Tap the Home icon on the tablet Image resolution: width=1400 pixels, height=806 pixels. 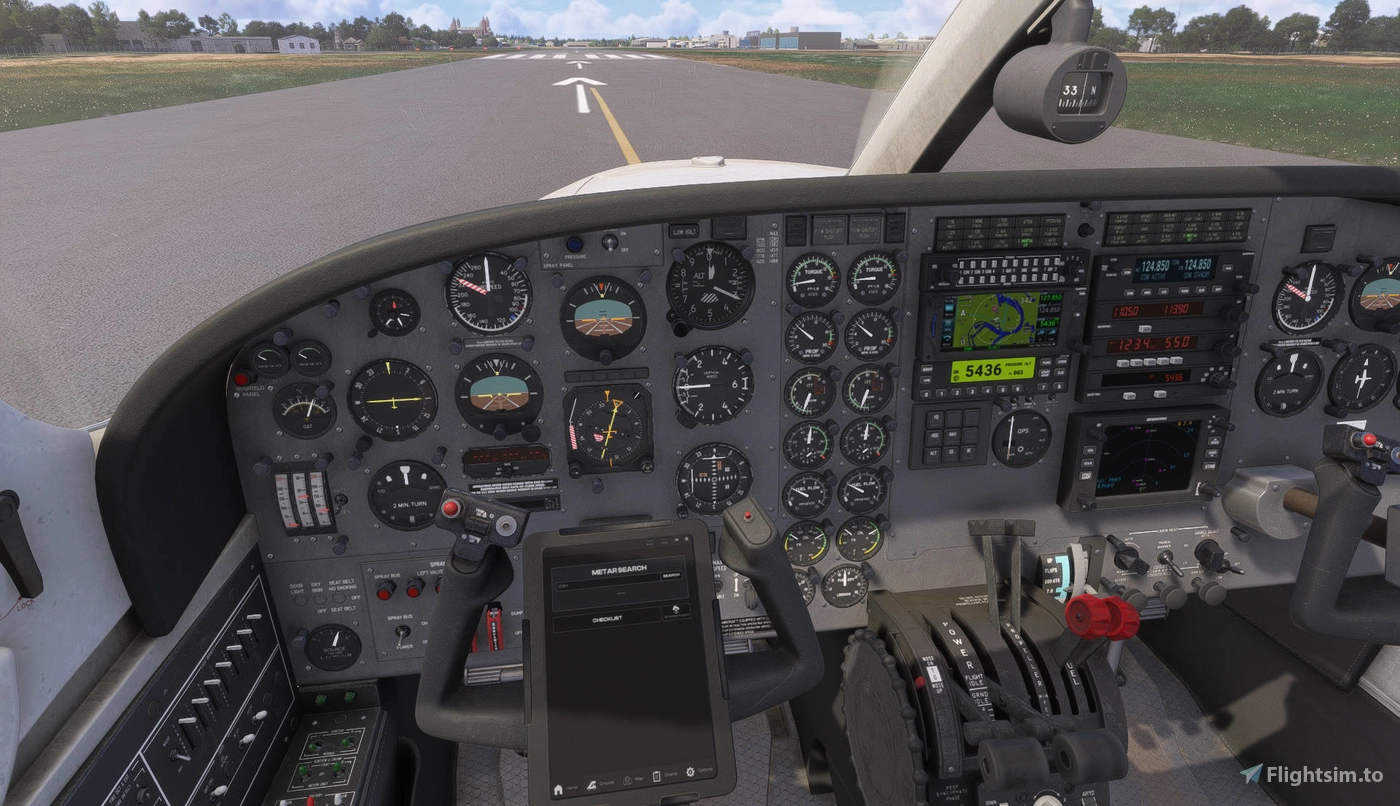(x=558, y=789)
